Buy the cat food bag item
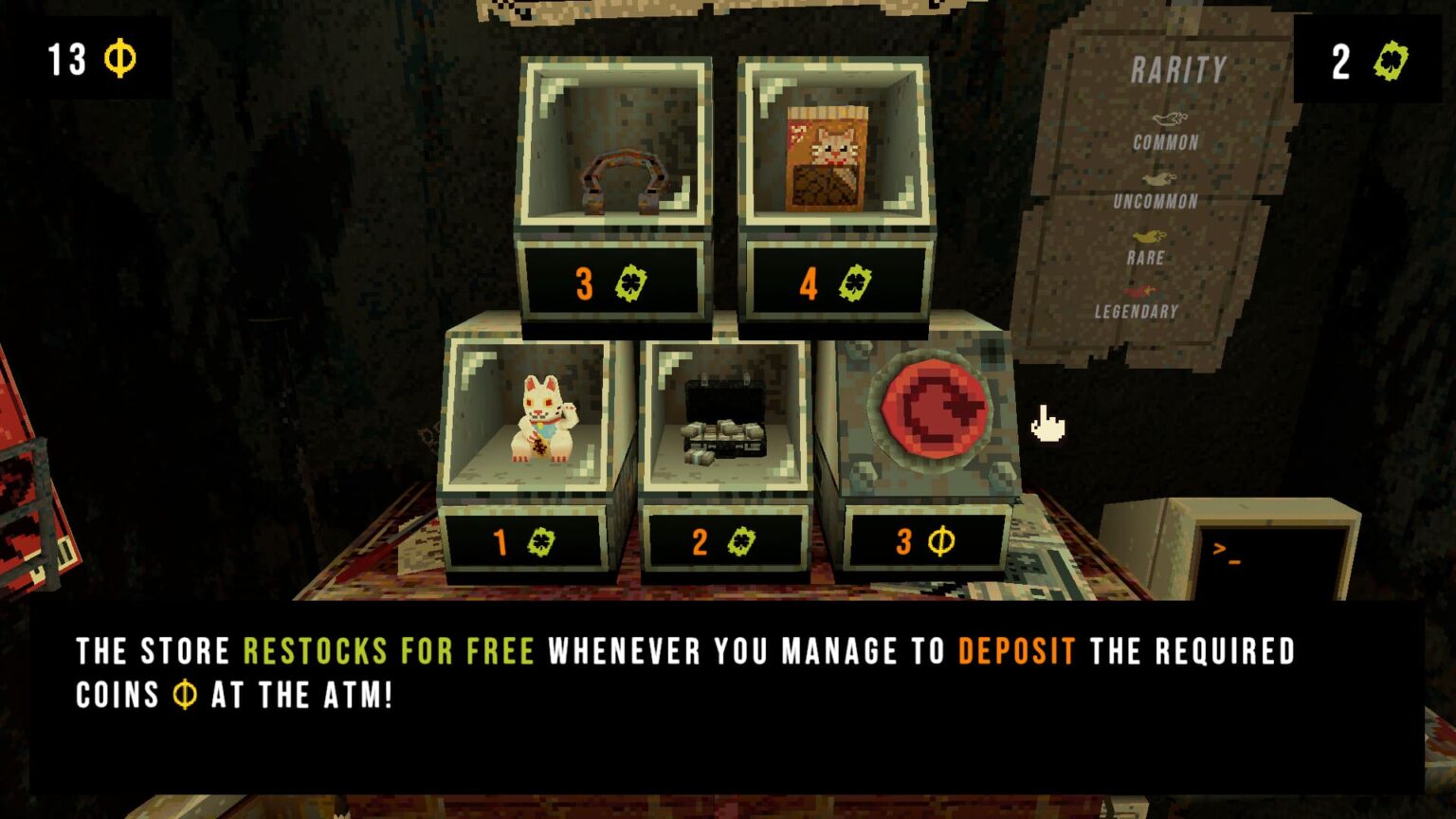Image resolution: width=1456 pixels, height=819 pixels. click(x=828, y=156)
